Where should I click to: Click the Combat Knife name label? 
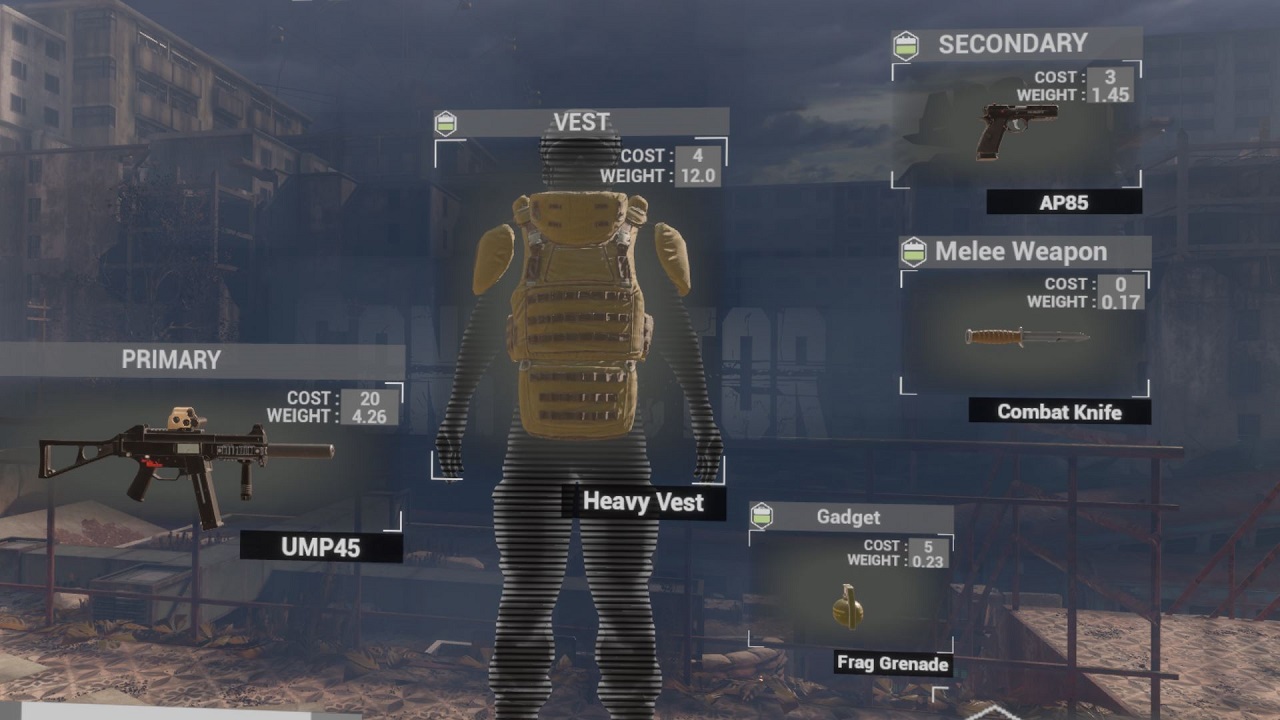pyautogui.click(x=1059, y=411)
